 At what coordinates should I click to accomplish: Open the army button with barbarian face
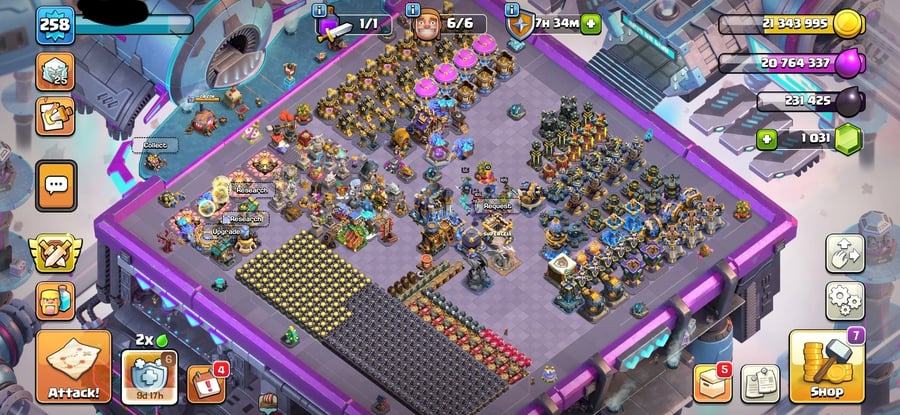55,300
